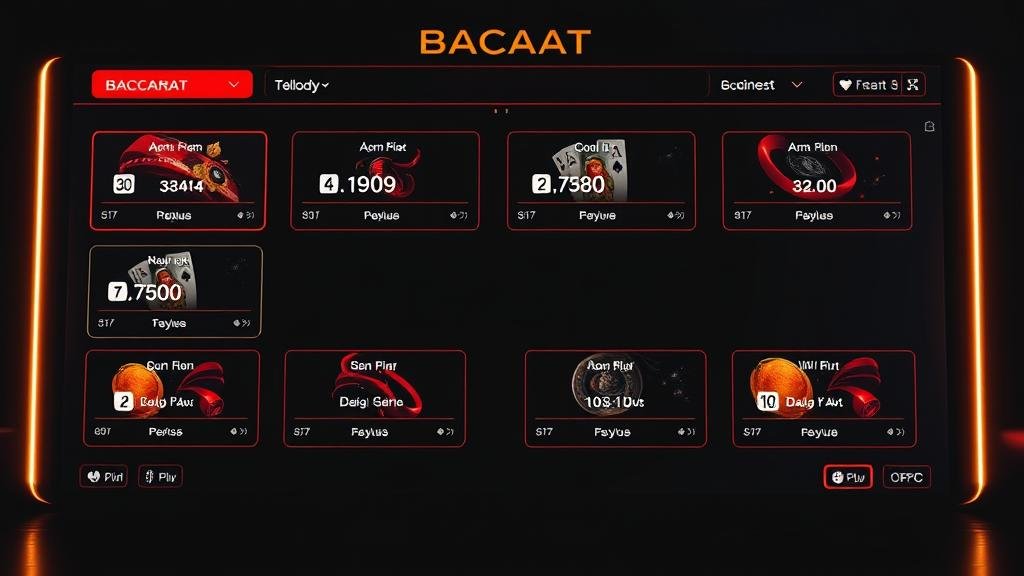Select the coin tile labeled 10S 1Dus
The image size is (1024, 576).
615,398
